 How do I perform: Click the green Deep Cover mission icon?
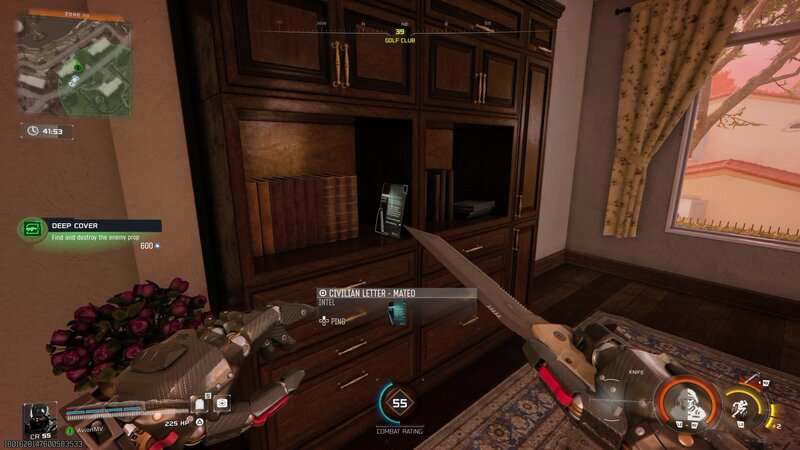coord(34,229)
